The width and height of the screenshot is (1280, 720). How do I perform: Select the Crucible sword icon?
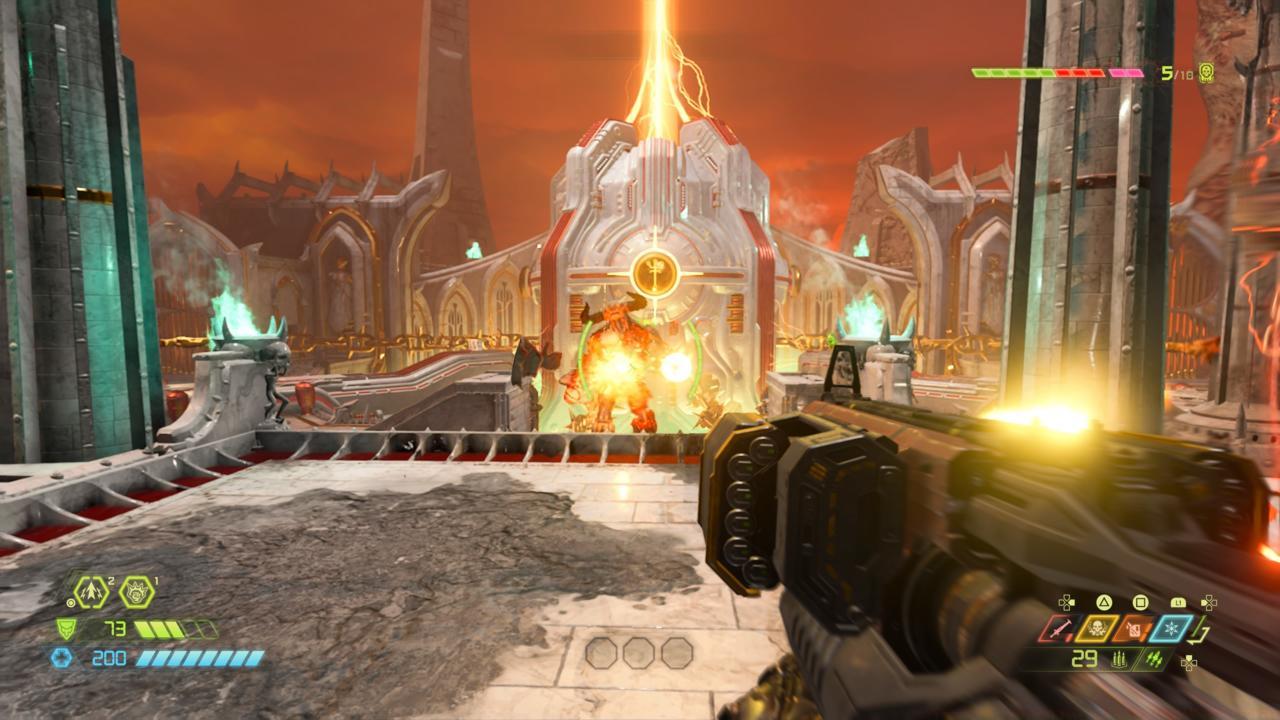click(x=1057, y=629)
